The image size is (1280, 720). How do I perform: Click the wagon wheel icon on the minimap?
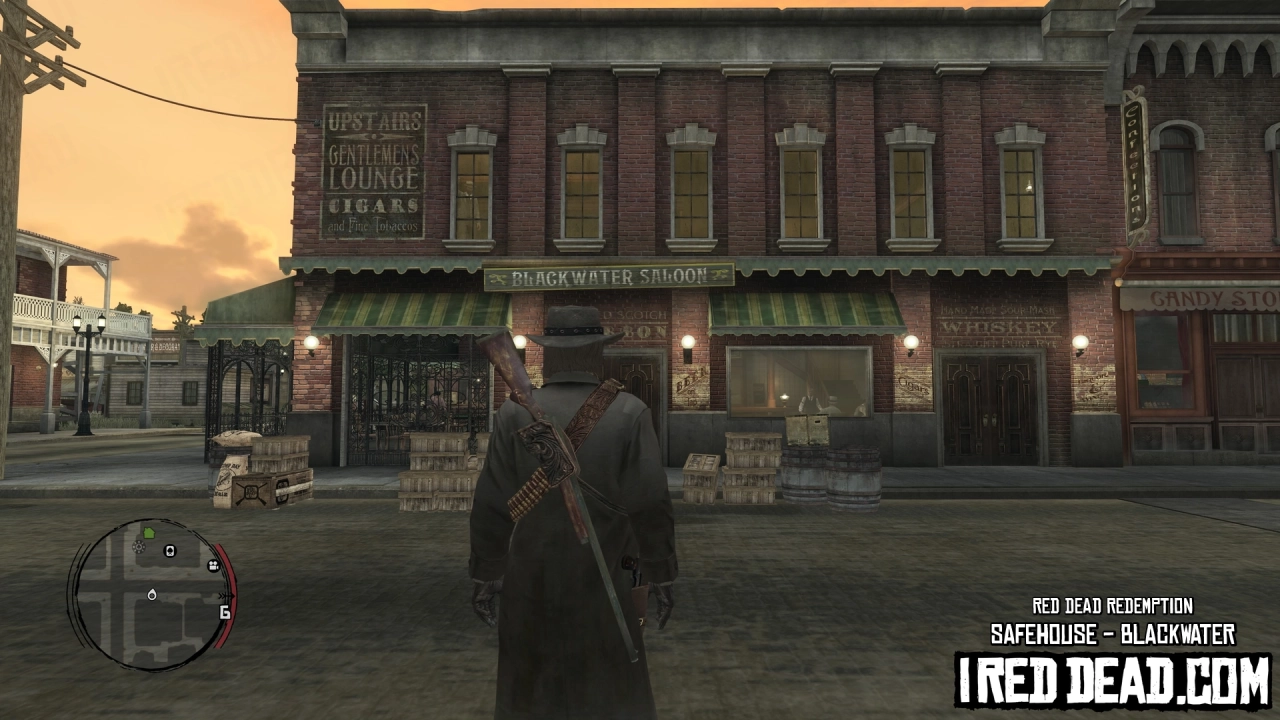(x=138, y=547)
